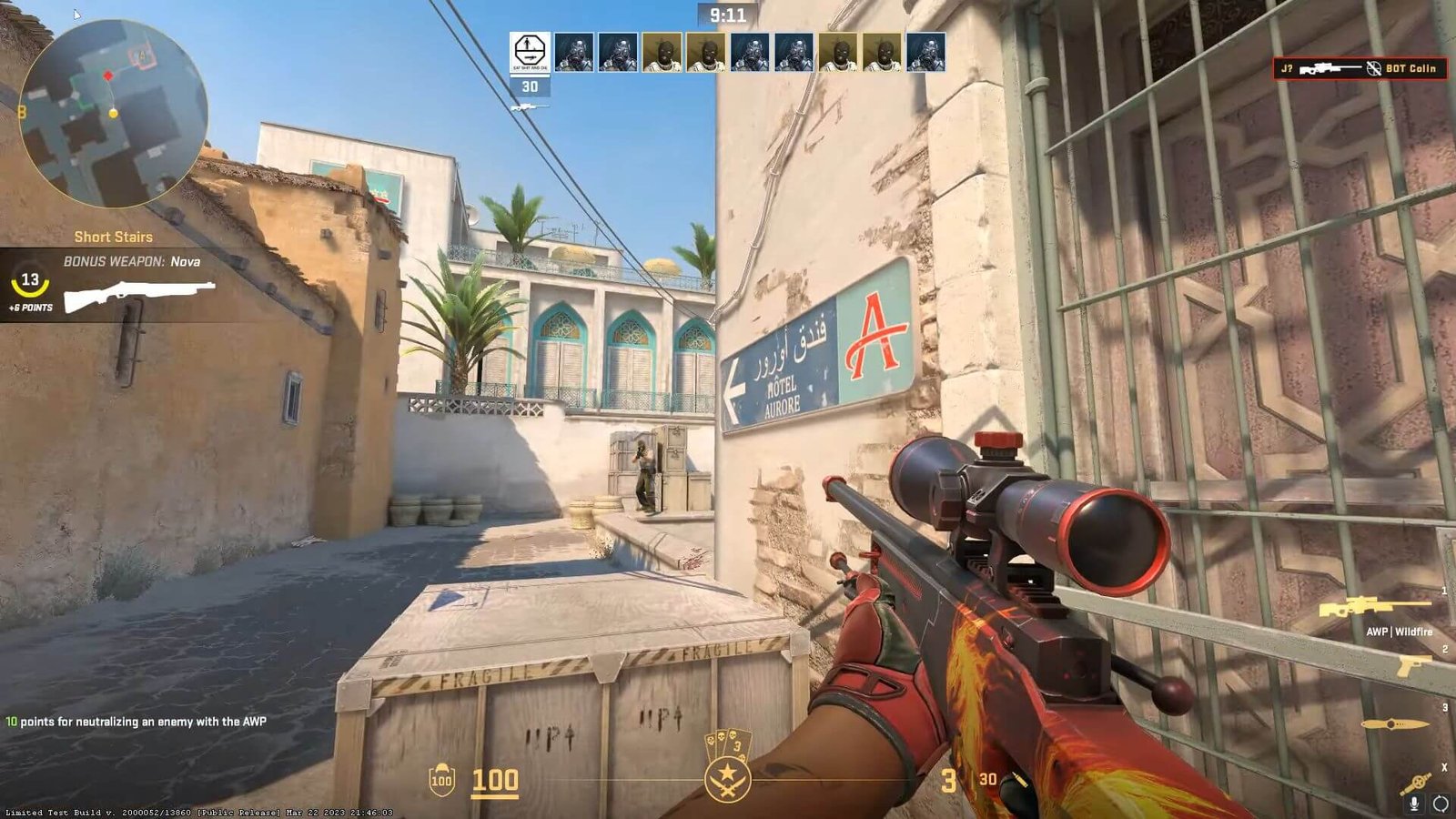Choose the knife in weapon slot 3
Image resolution: width=1456 pixels, height=819 pixels.
[1394, 724]
